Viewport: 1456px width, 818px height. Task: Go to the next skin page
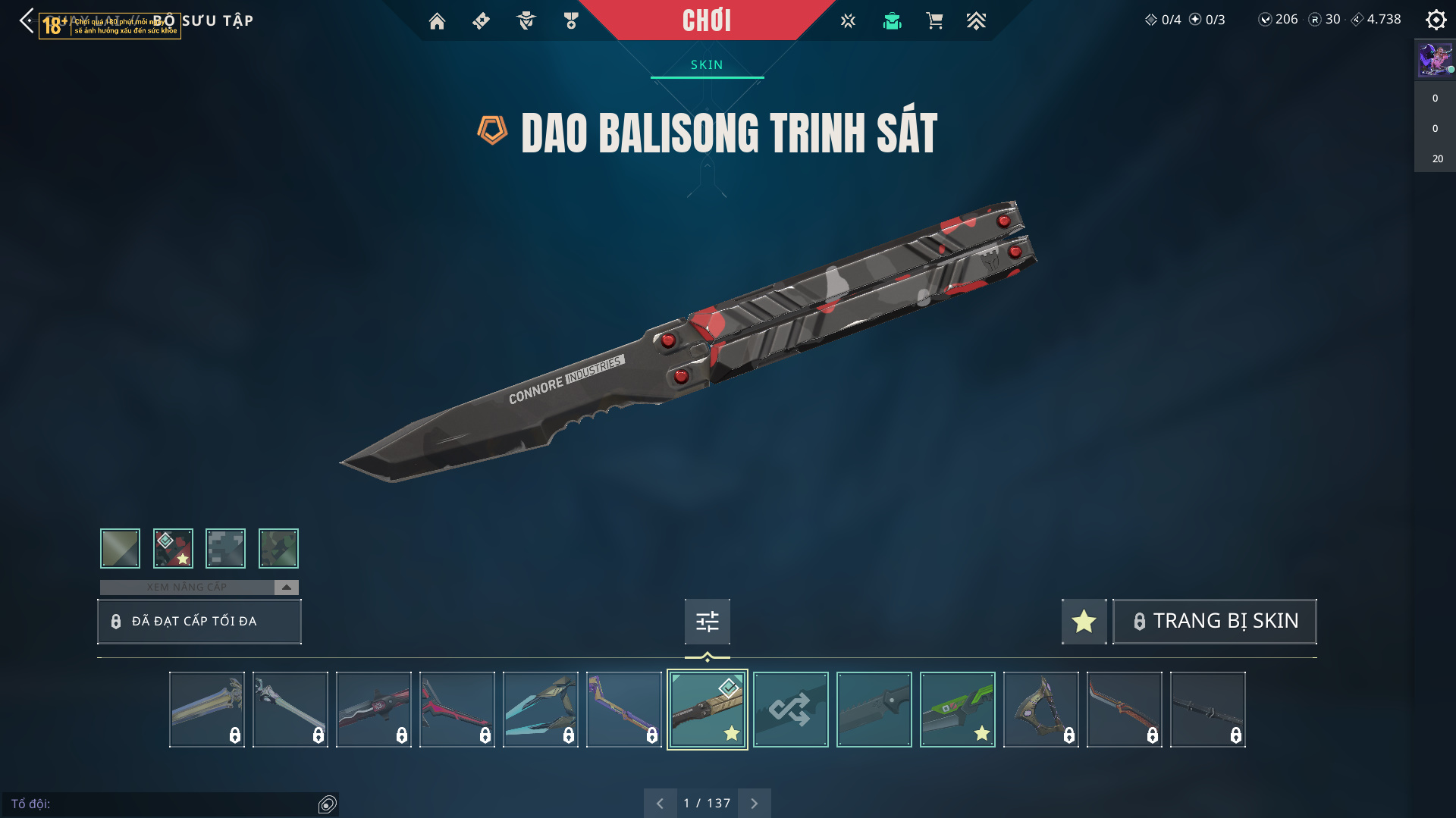(x=754, y=803)
